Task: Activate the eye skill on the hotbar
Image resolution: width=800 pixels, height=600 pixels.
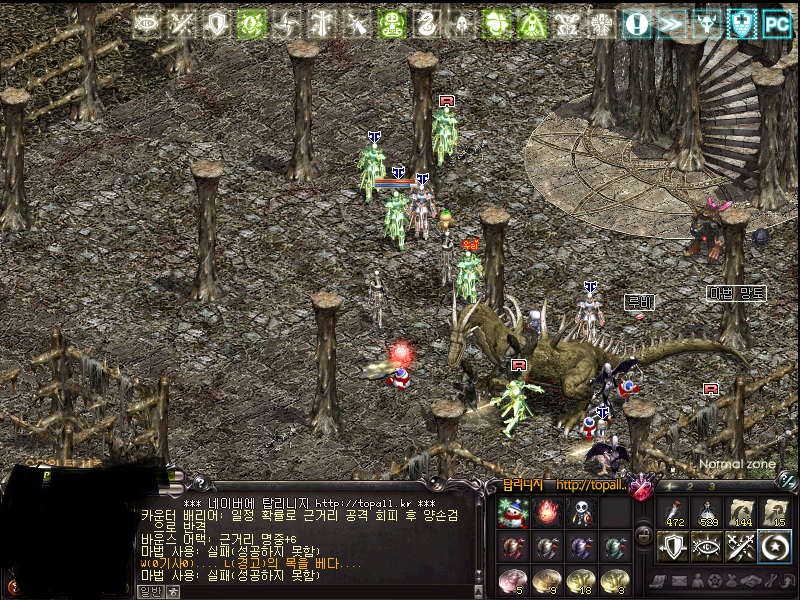Action: coord(707,546)
